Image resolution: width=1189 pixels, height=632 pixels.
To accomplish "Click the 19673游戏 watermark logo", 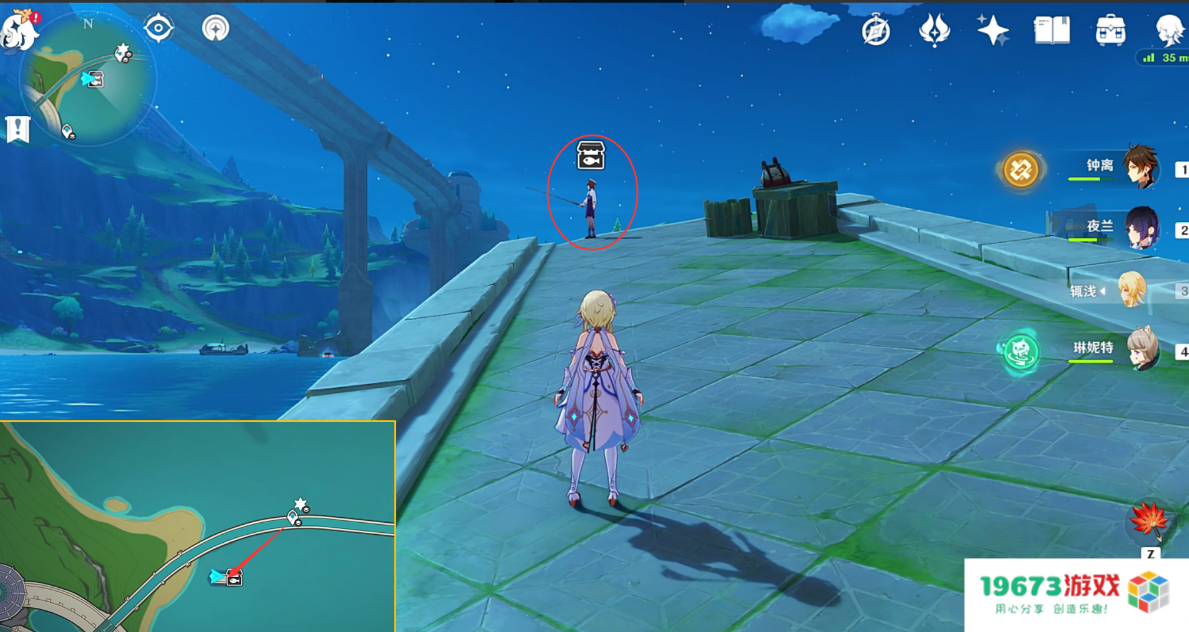I will pyautogui.click(x=1075, y=593).
